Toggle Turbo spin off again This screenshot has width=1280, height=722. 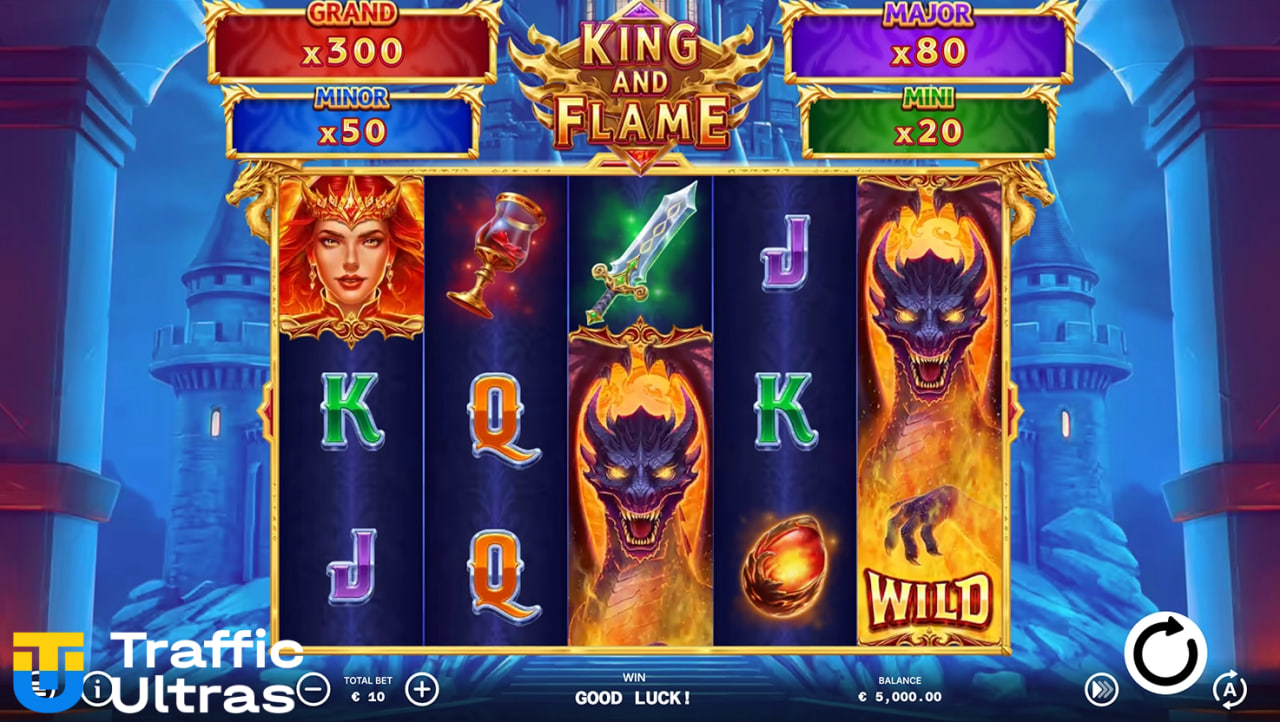point(1100,690)
